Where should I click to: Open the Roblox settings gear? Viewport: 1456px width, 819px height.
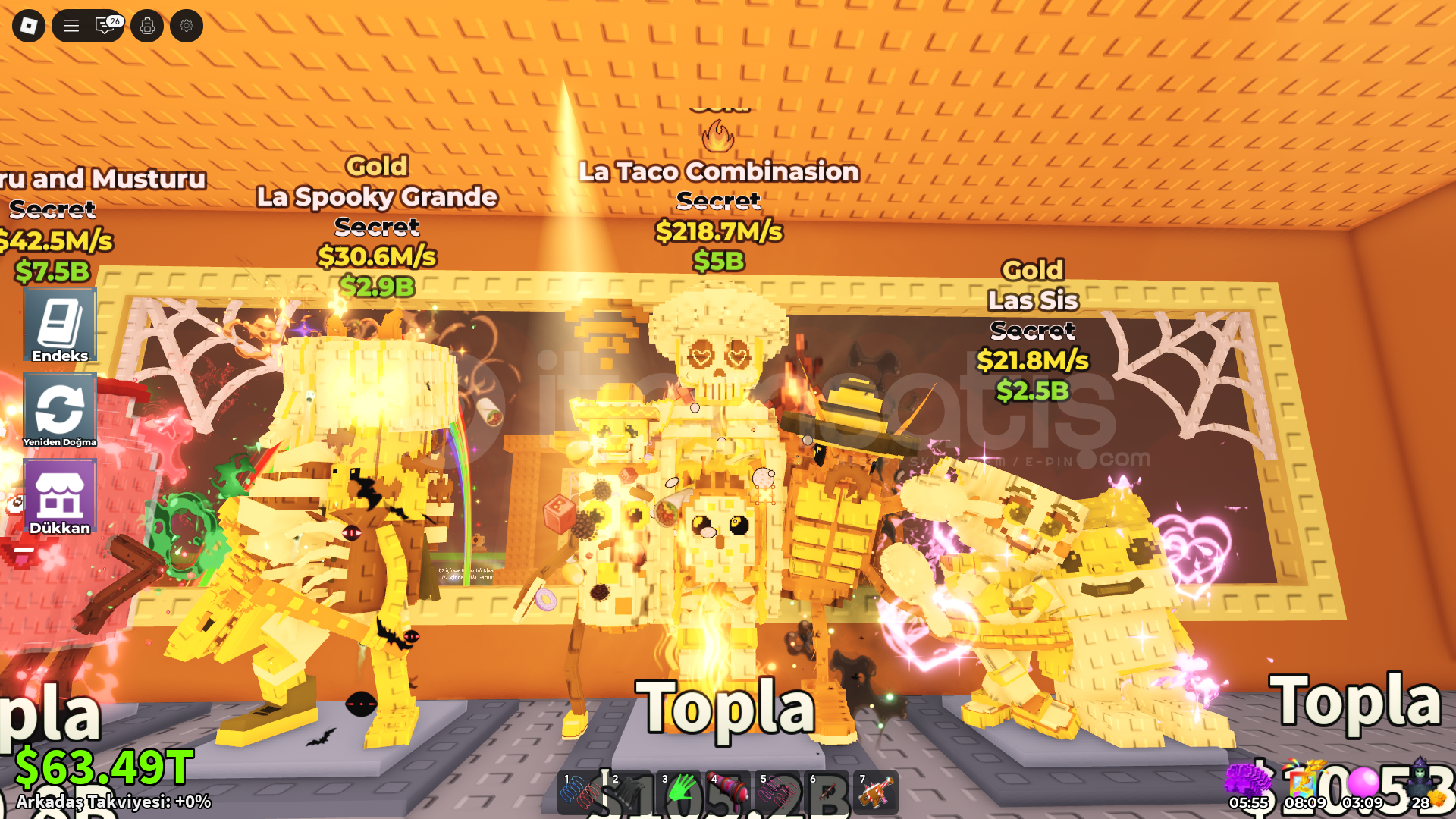(x=186, y=25)
